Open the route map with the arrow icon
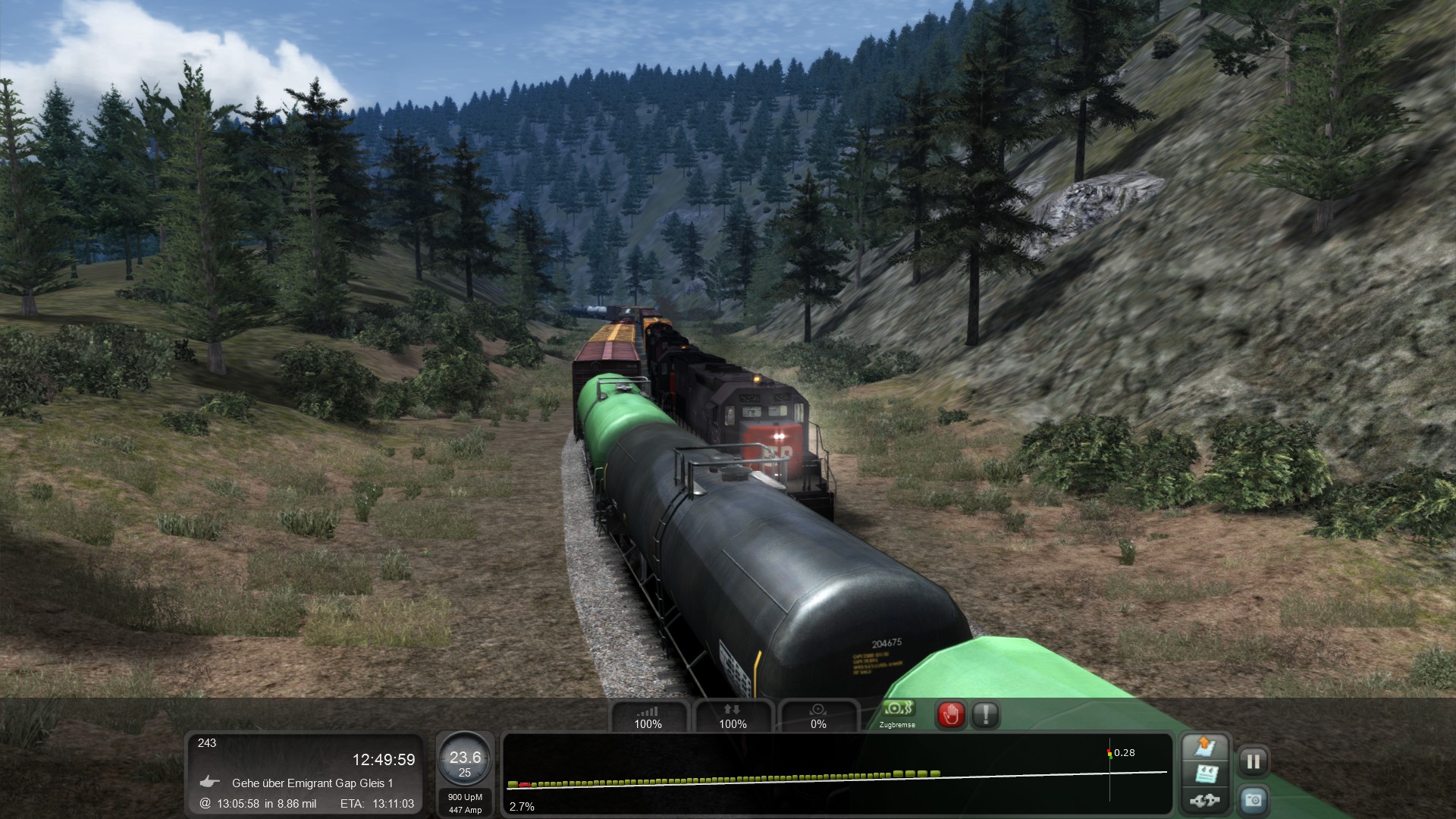The image size is (1456, 819). click(x=1205, y=747)
